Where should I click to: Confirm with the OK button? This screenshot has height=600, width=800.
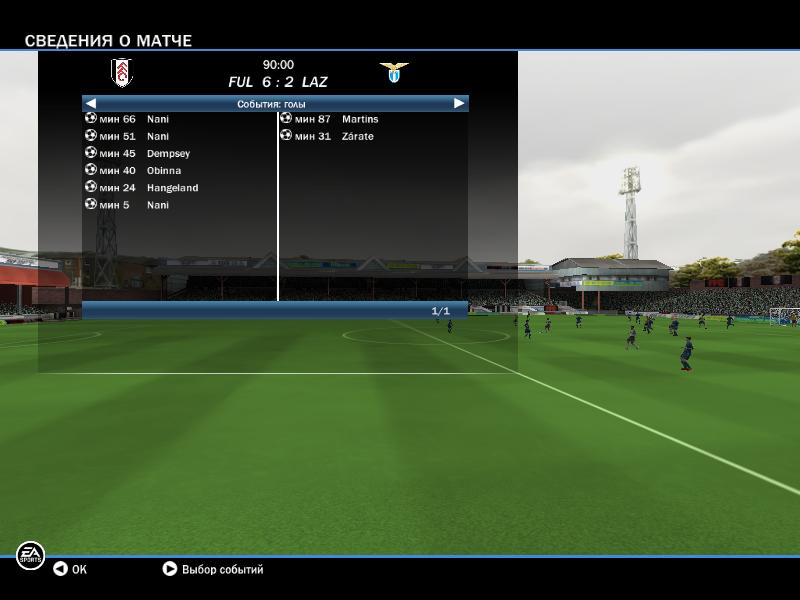[x=70, y=570]
